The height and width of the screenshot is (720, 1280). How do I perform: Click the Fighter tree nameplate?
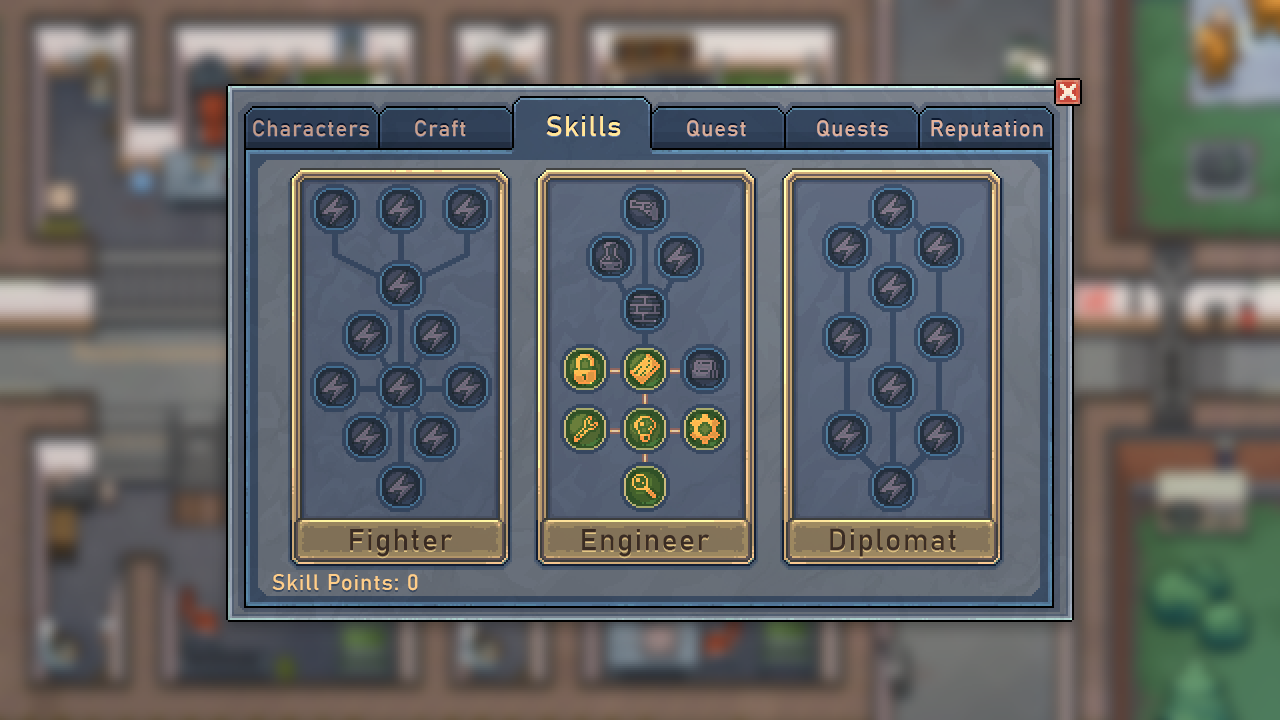point(399,539)
